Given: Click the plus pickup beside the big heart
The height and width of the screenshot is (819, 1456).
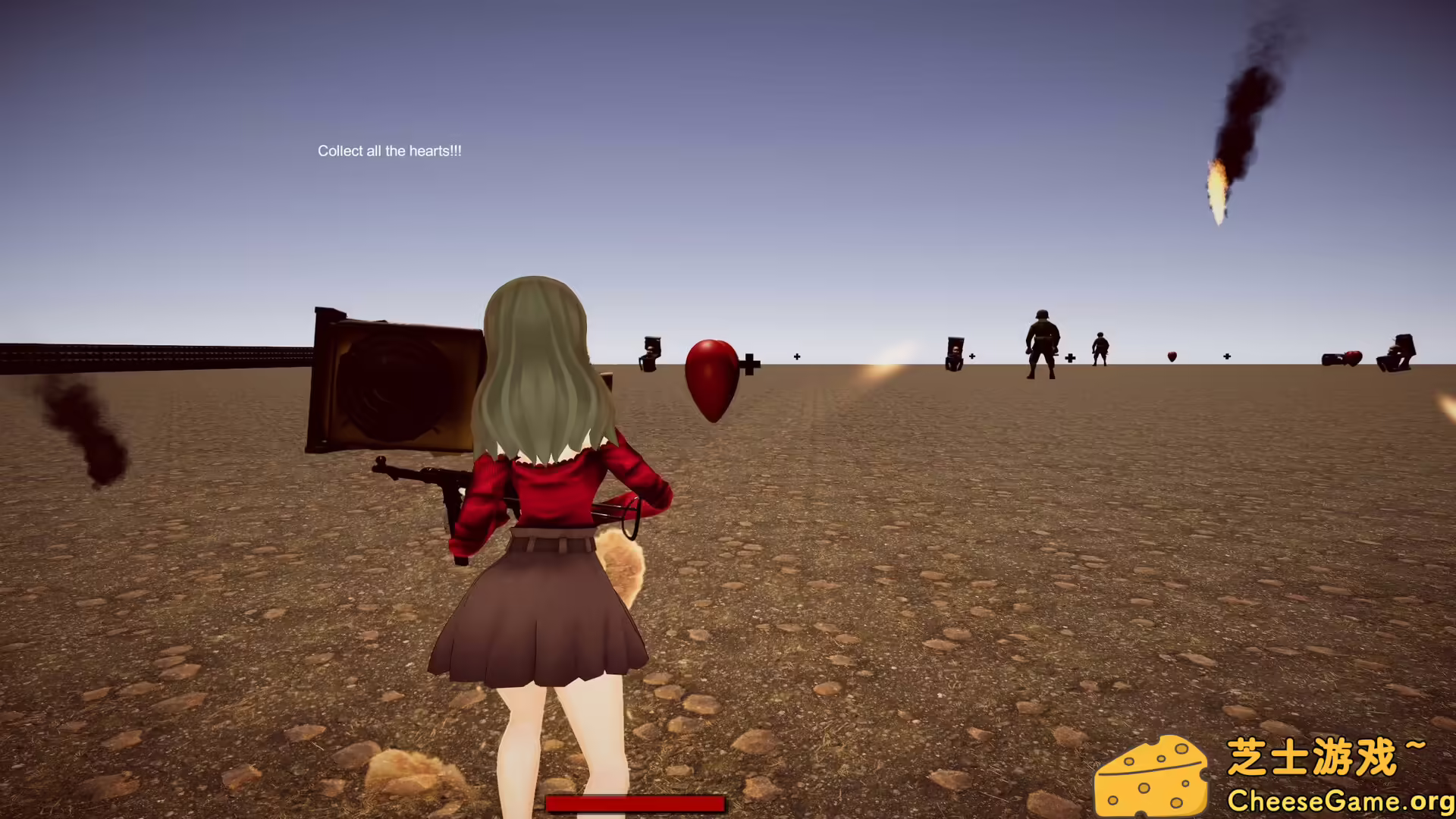Looking at the screenshot, I should (749, 363).
